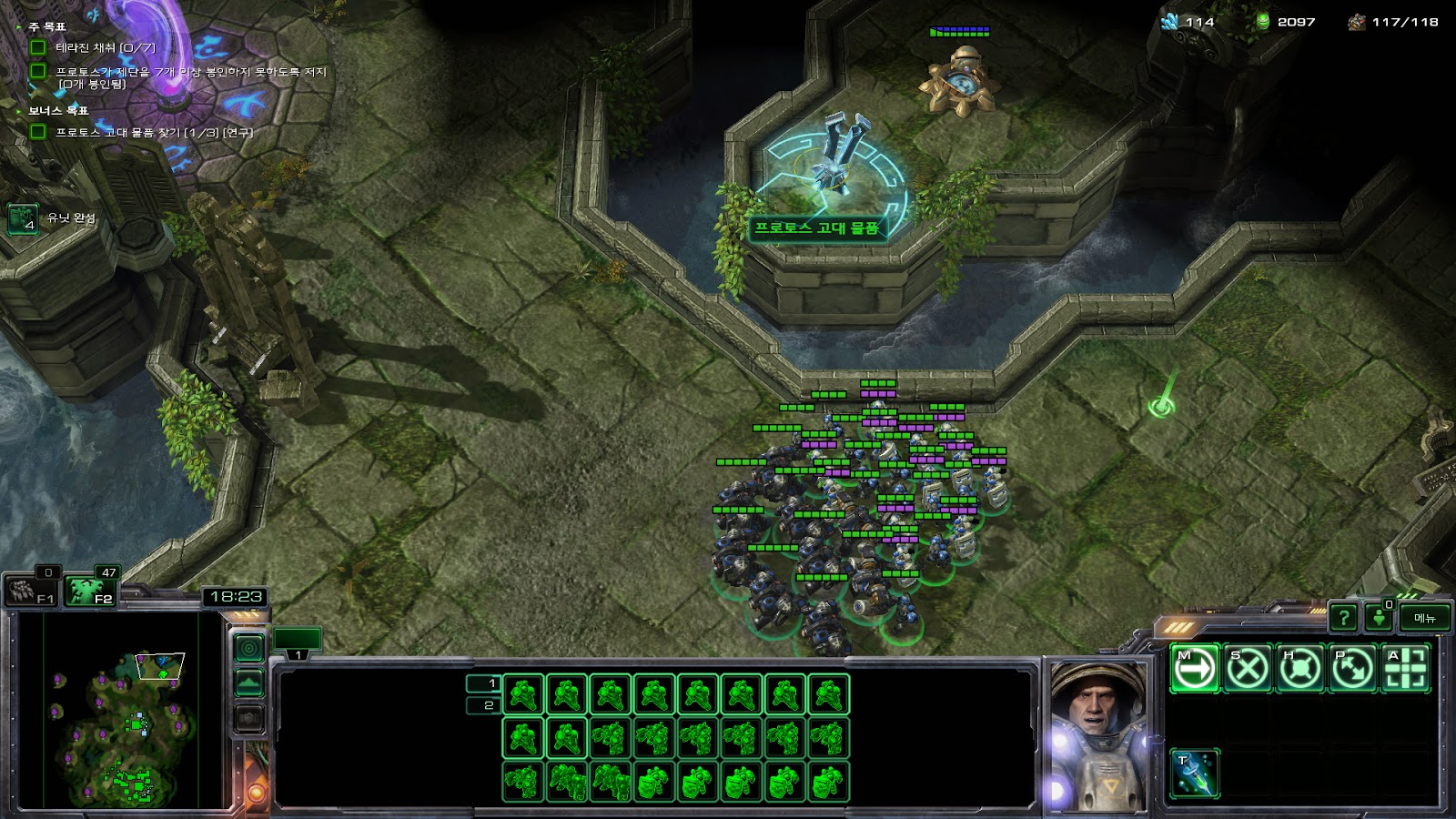Activate the Attack command icon
Screen dimensions: 1456x819
point(1405,669)
